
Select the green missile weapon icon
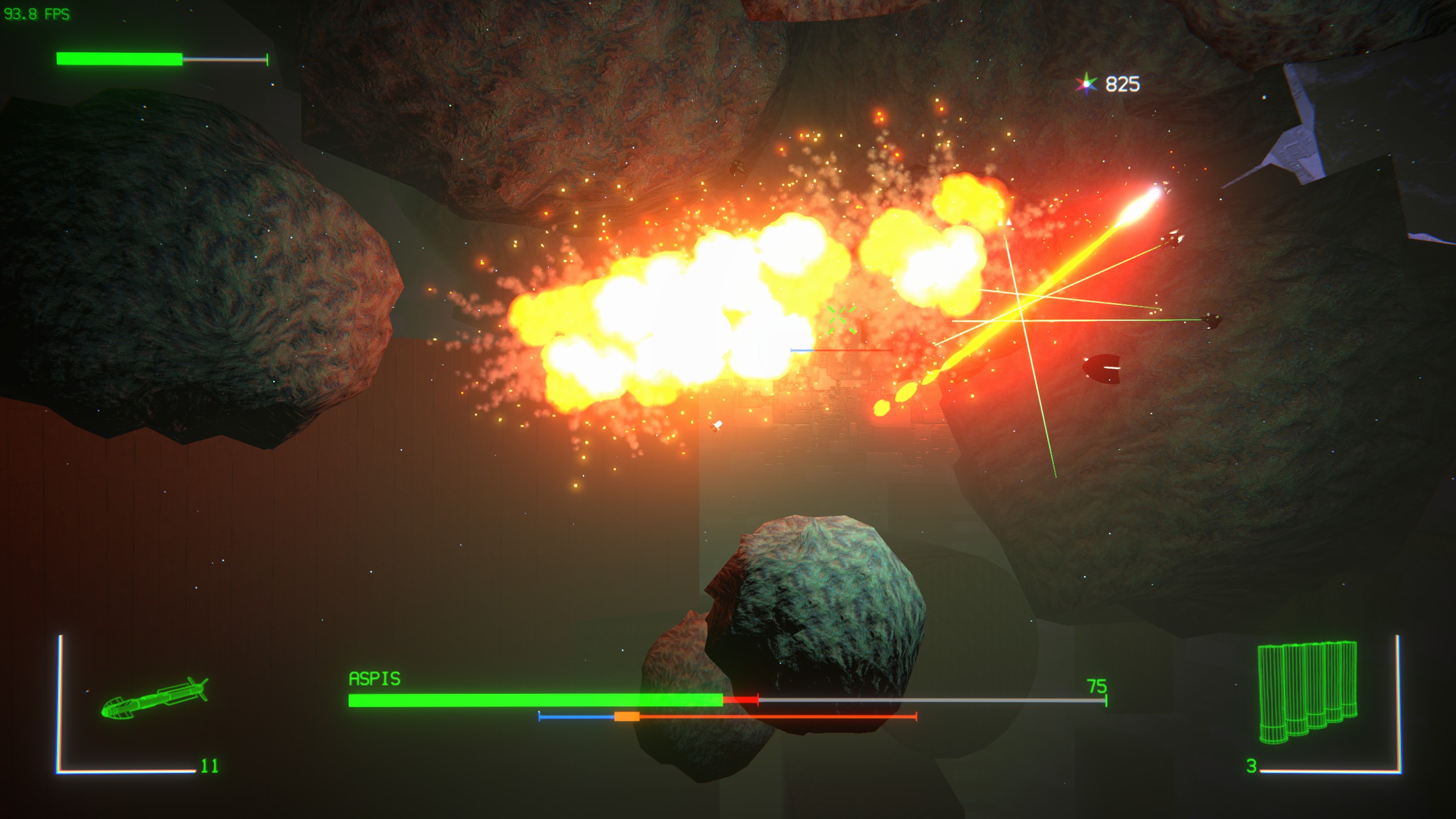[154, 698]
